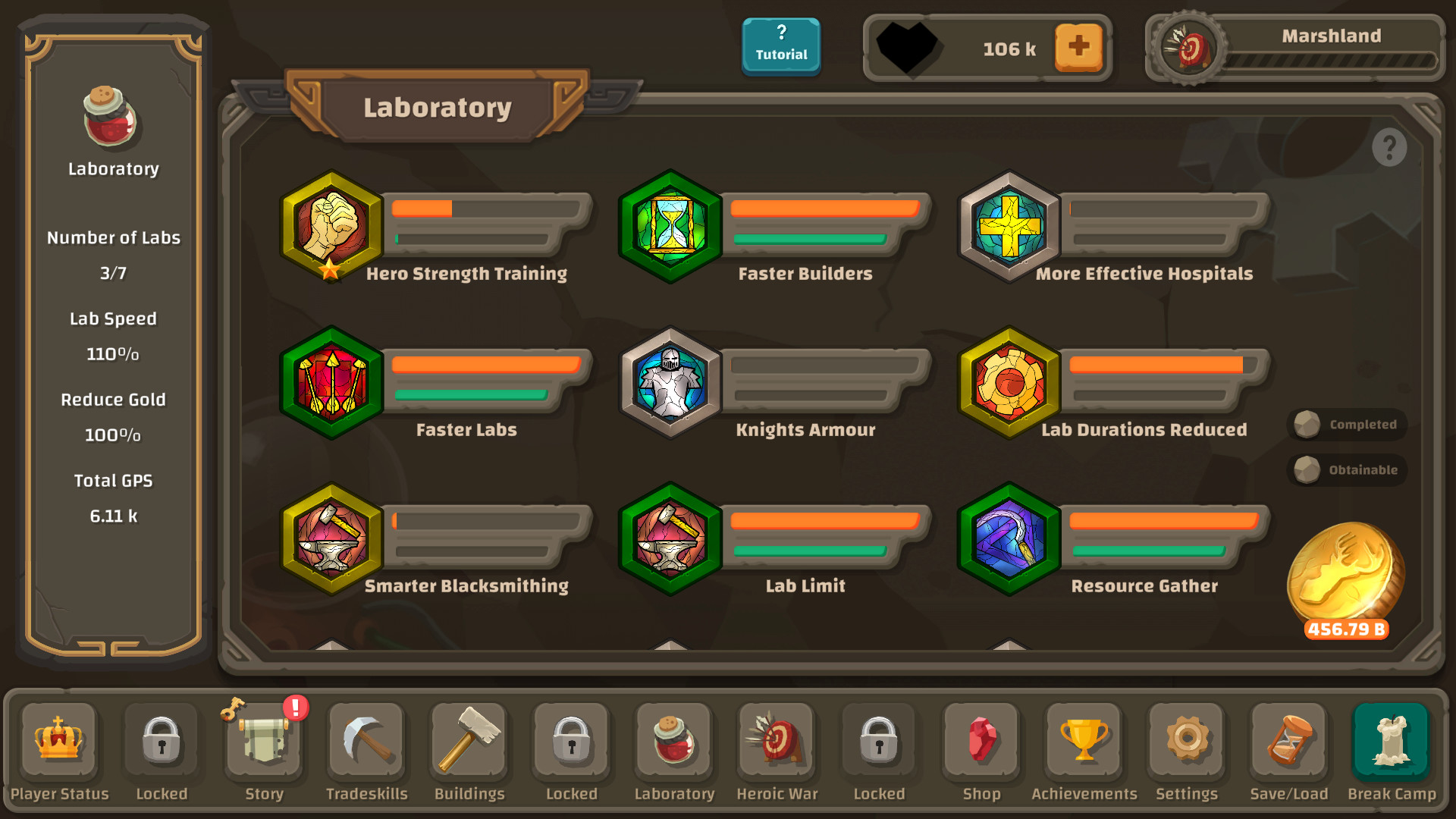Open the Tutorial
Image resolution: width=1456 pixels, height=819 pixels.
(x=781, y=46)
